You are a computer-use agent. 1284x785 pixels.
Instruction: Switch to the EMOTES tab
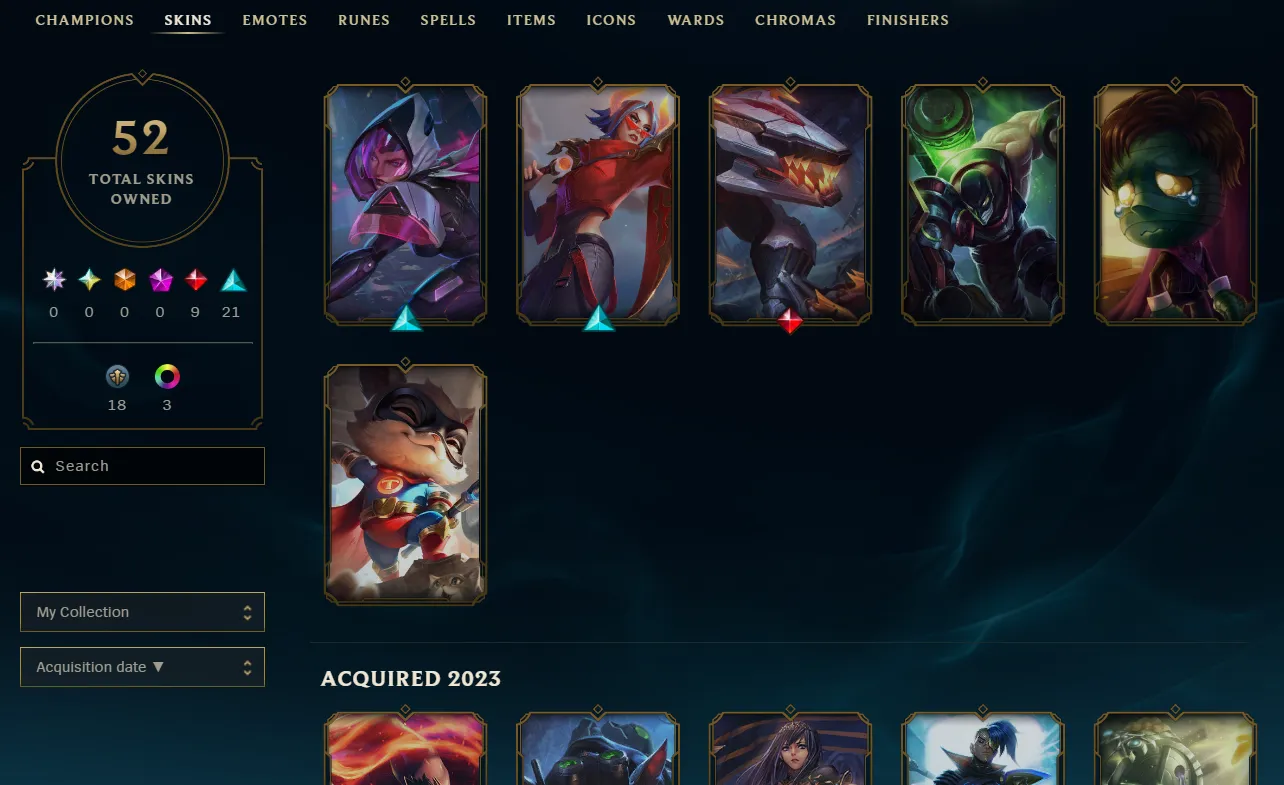tap(274, 20)
